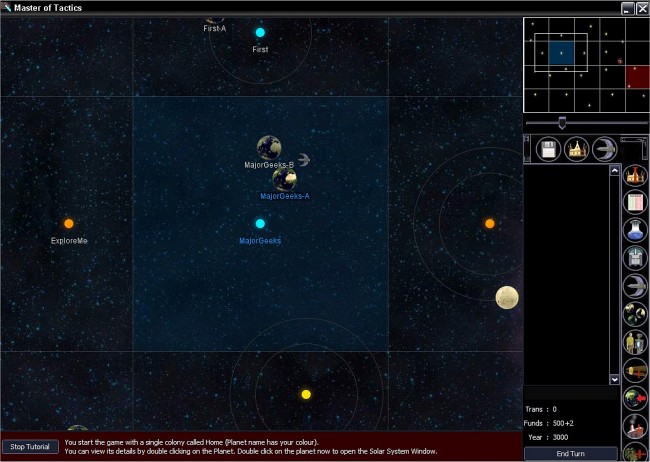650x462 pixels.
Task: Click the globe with red arrow icon
Action: [x=635, y=399]
